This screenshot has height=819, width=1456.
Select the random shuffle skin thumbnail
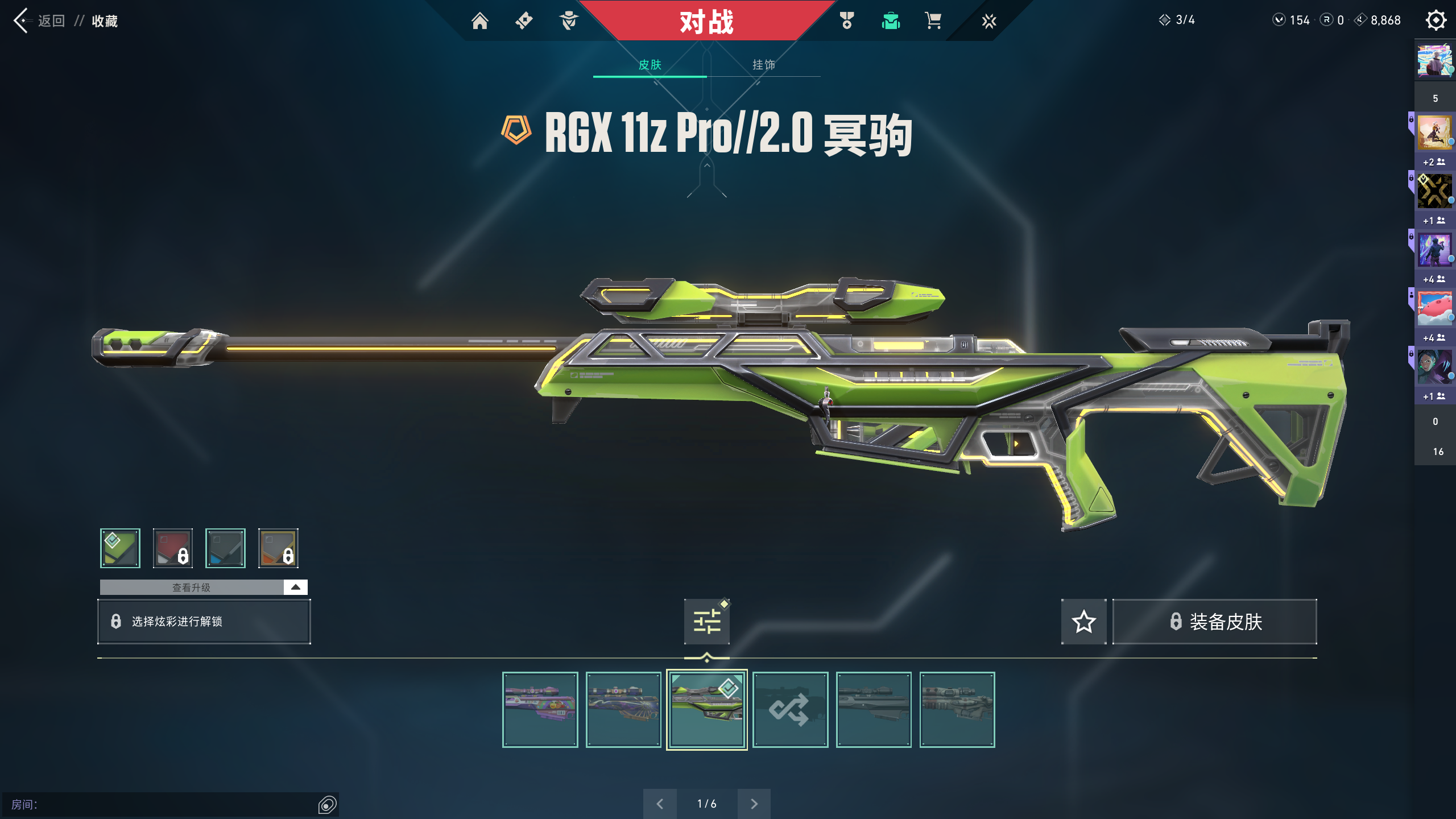coord(790,710)
